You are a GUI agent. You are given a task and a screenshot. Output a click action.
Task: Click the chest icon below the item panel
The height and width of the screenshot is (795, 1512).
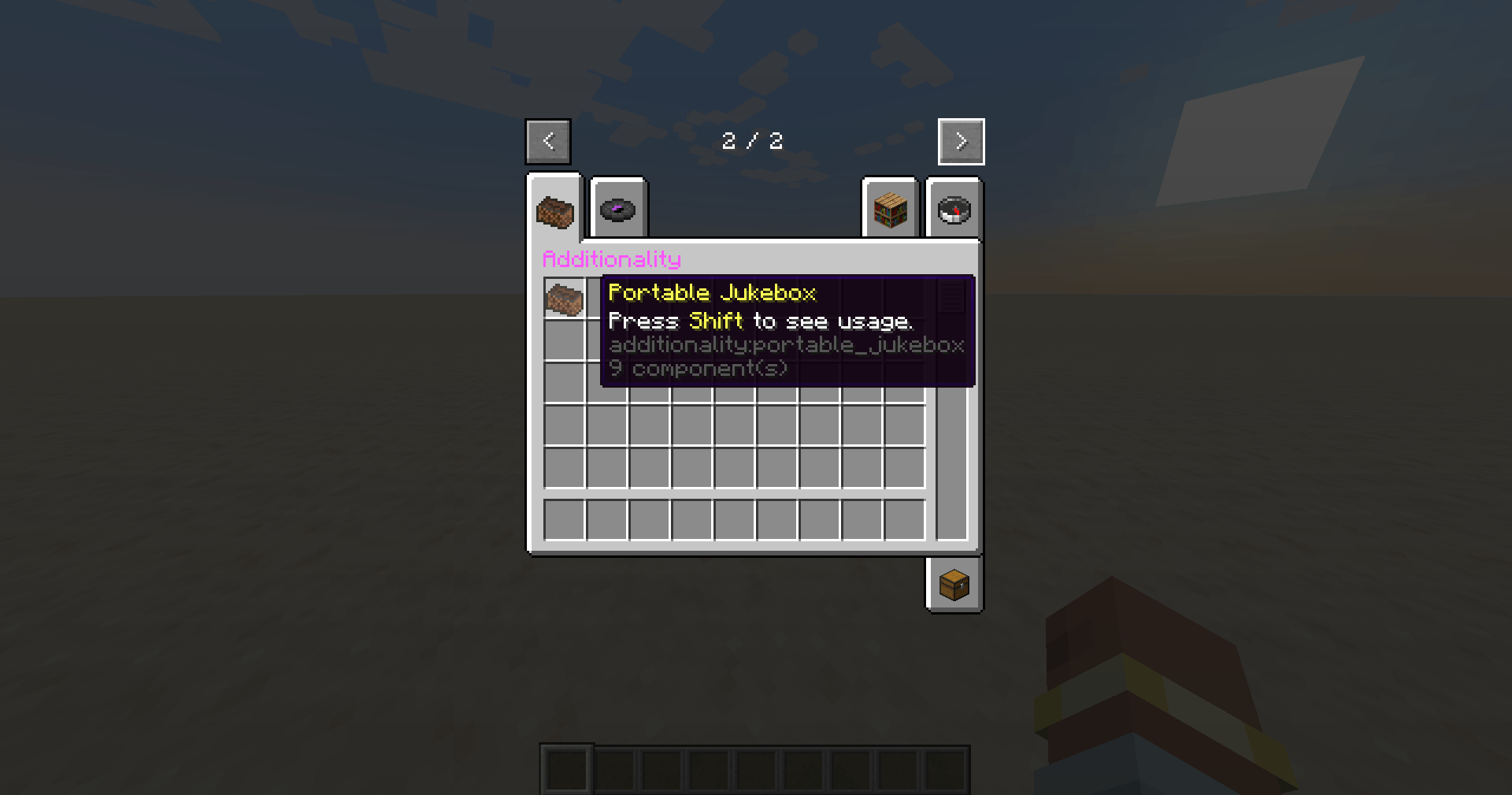click(x=954, y=585)
